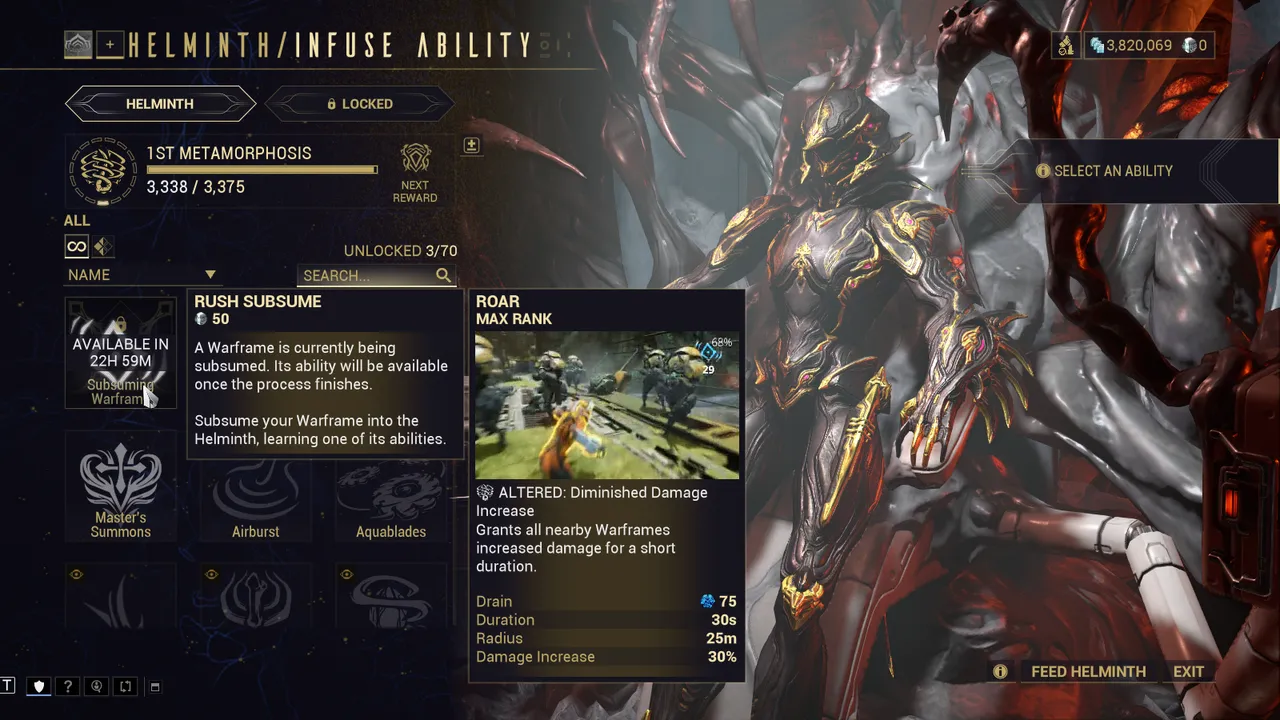This screenshot has height=720, width=1280.
Task: Open the Warframe lotus menu icon
Action: click(78, 44)
